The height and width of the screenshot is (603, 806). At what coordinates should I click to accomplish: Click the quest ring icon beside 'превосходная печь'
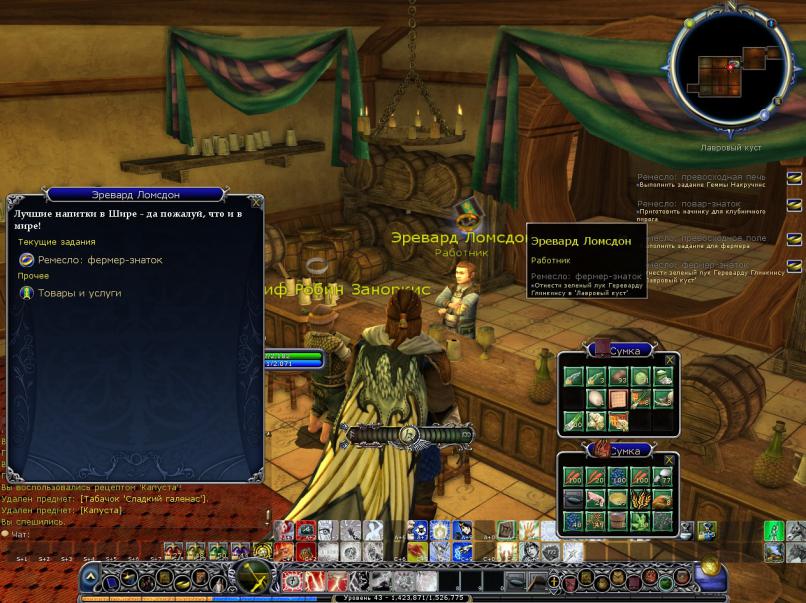point(794,178)
